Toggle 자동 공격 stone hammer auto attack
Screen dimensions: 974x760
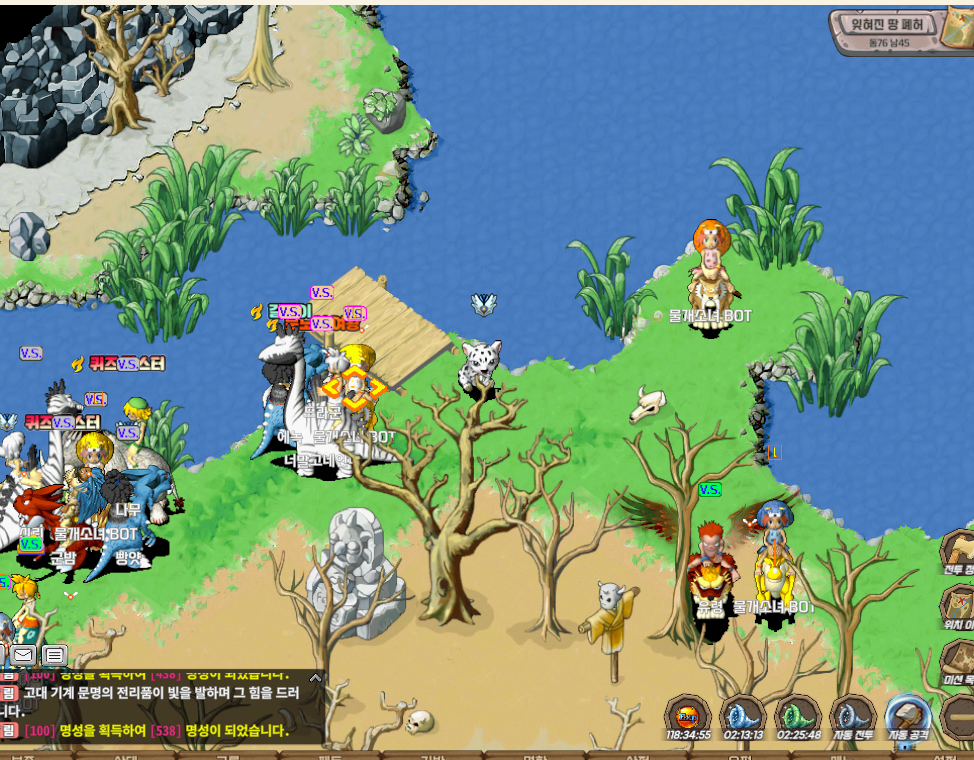point(908,715)
